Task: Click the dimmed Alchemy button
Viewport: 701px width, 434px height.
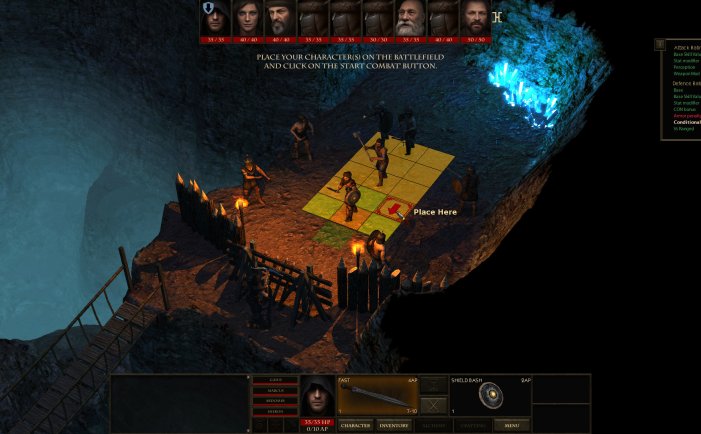Action: [433, 425]
